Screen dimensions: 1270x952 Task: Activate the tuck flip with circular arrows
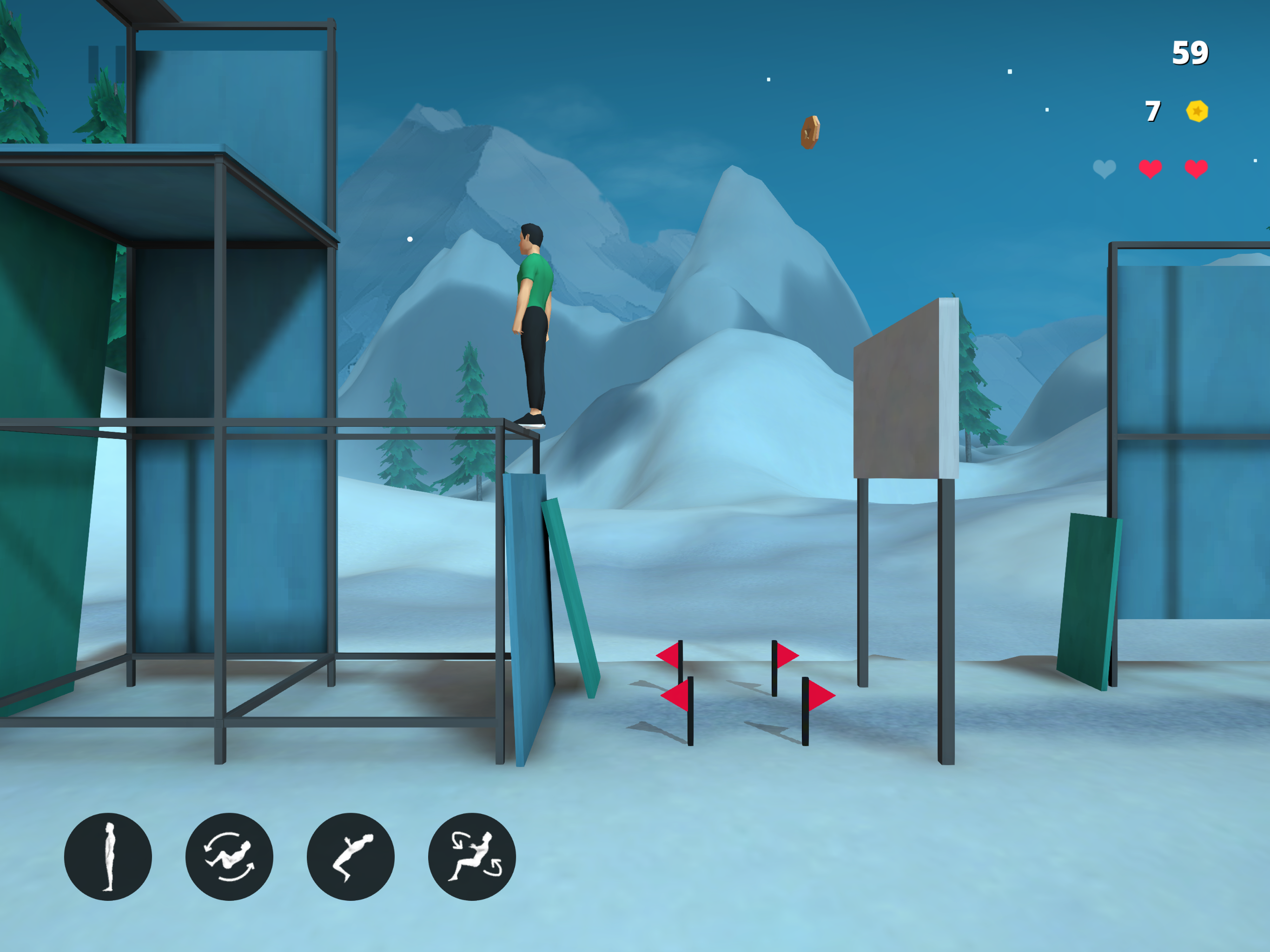(x=229, y=856)
